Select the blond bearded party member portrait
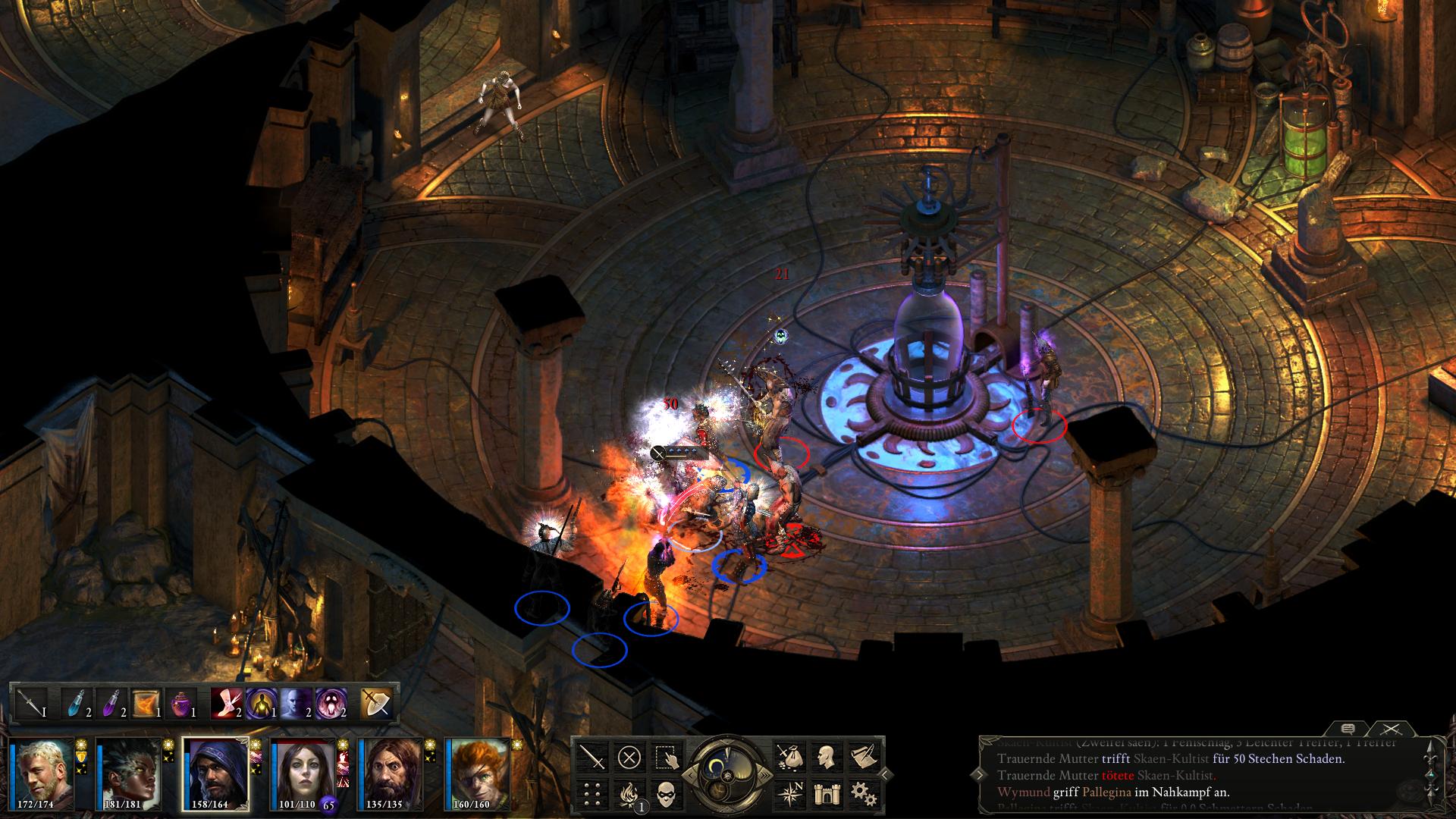Screen dimensions: 1456x819 [x=42, y=773]
